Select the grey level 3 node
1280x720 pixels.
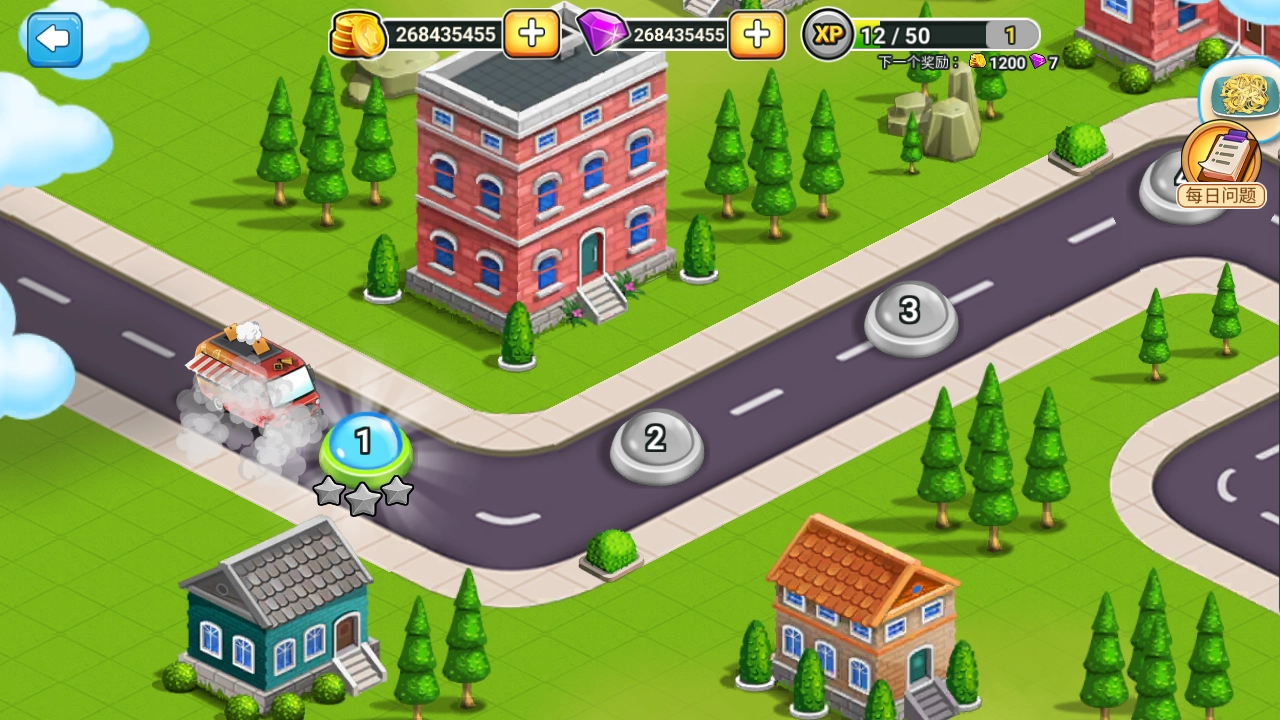[910, 314]
